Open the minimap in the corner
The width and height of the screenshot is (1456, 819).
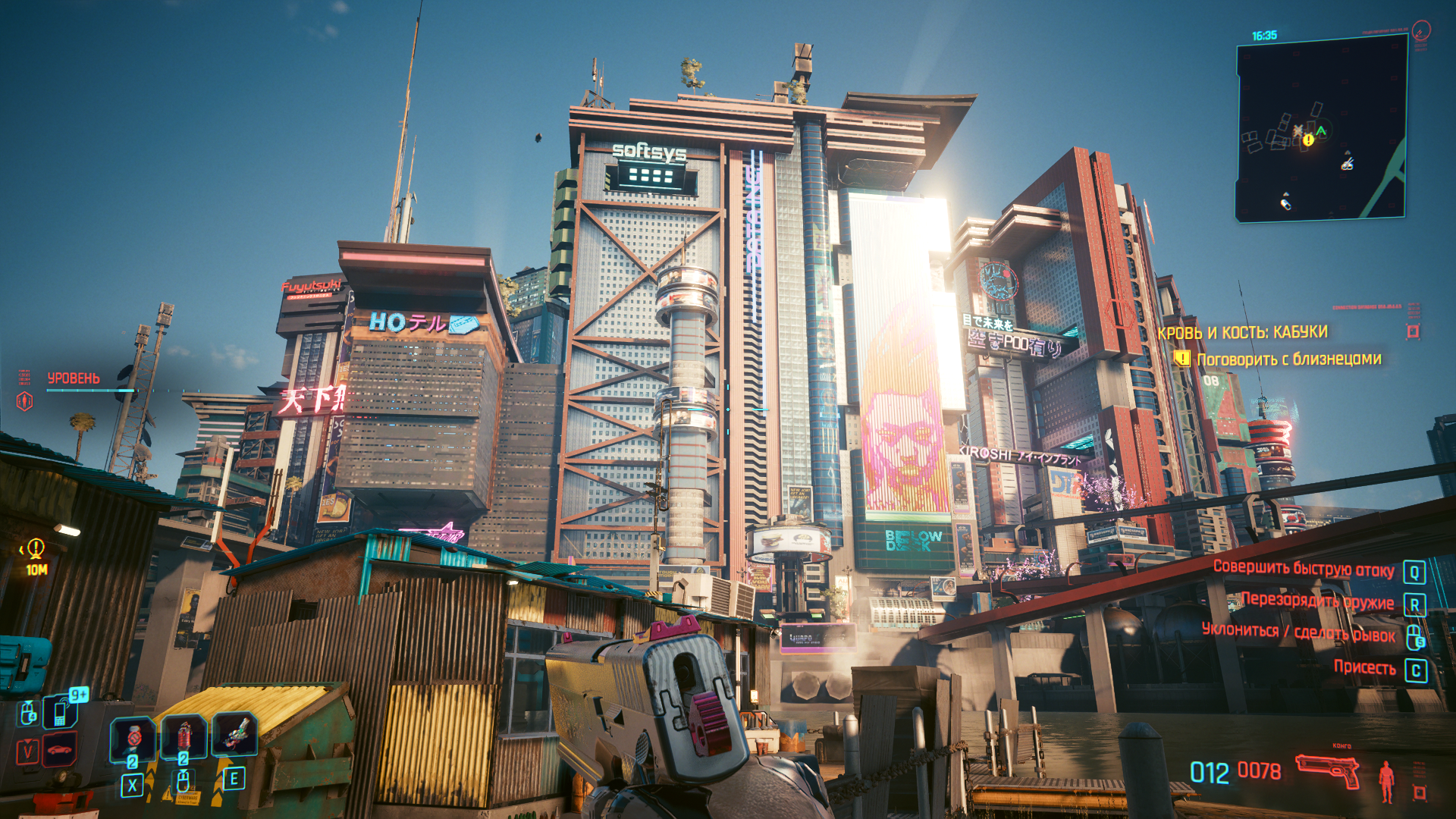click(1321, 129)
